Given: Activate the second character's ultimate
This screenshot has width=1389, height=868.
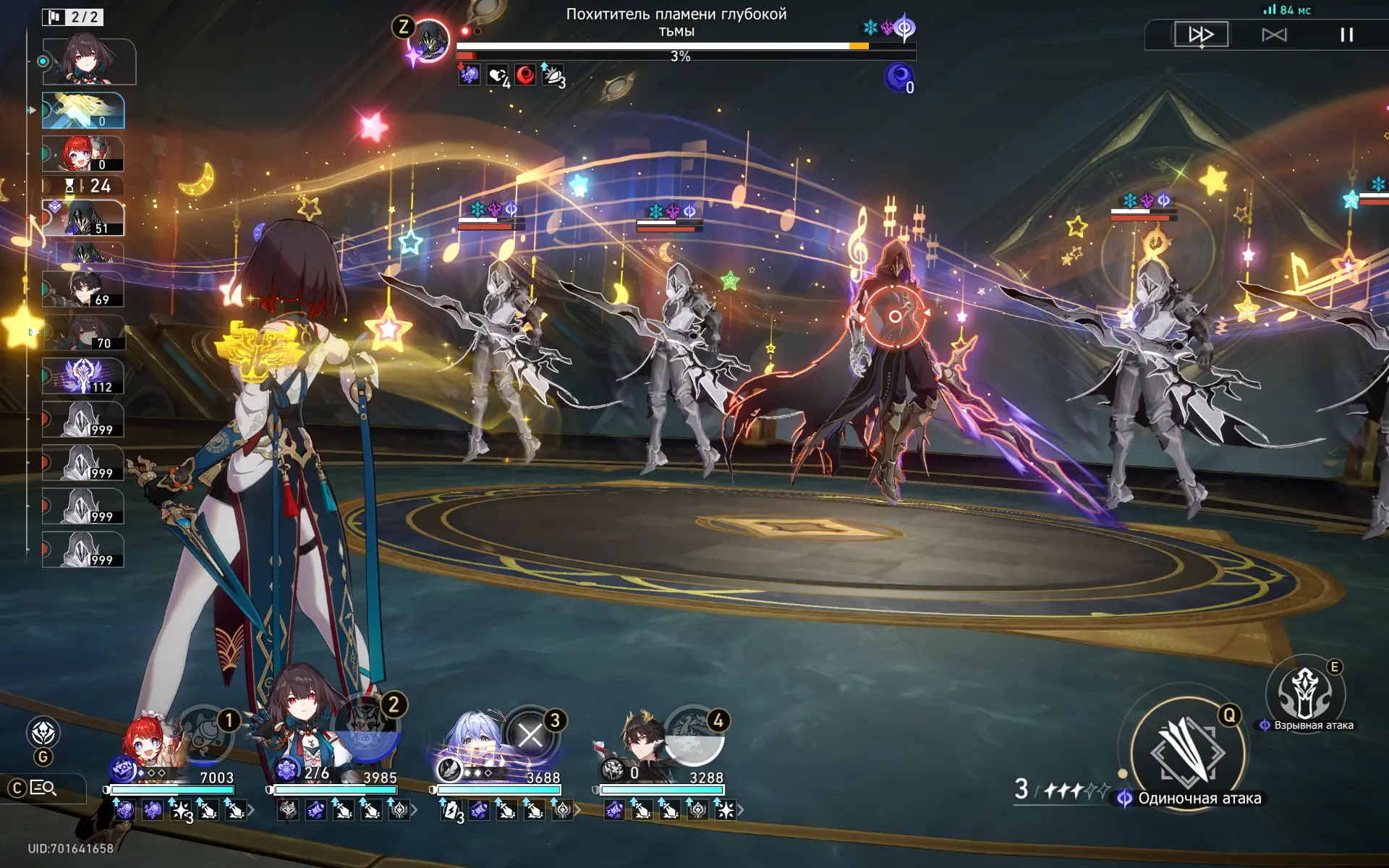Looking at the screenshot, I should 366,732.
